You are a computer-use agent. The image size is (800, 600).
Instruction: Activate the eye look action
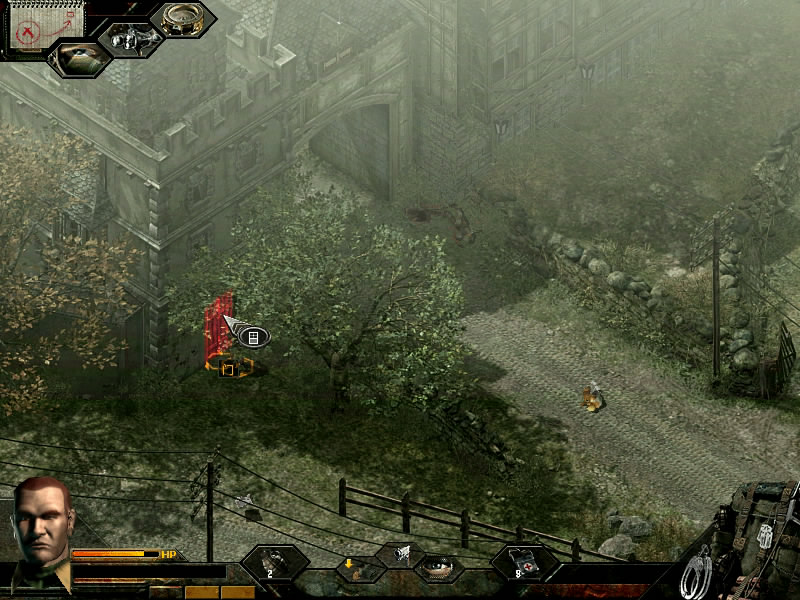pyautogui.click(x=438, y=568)
